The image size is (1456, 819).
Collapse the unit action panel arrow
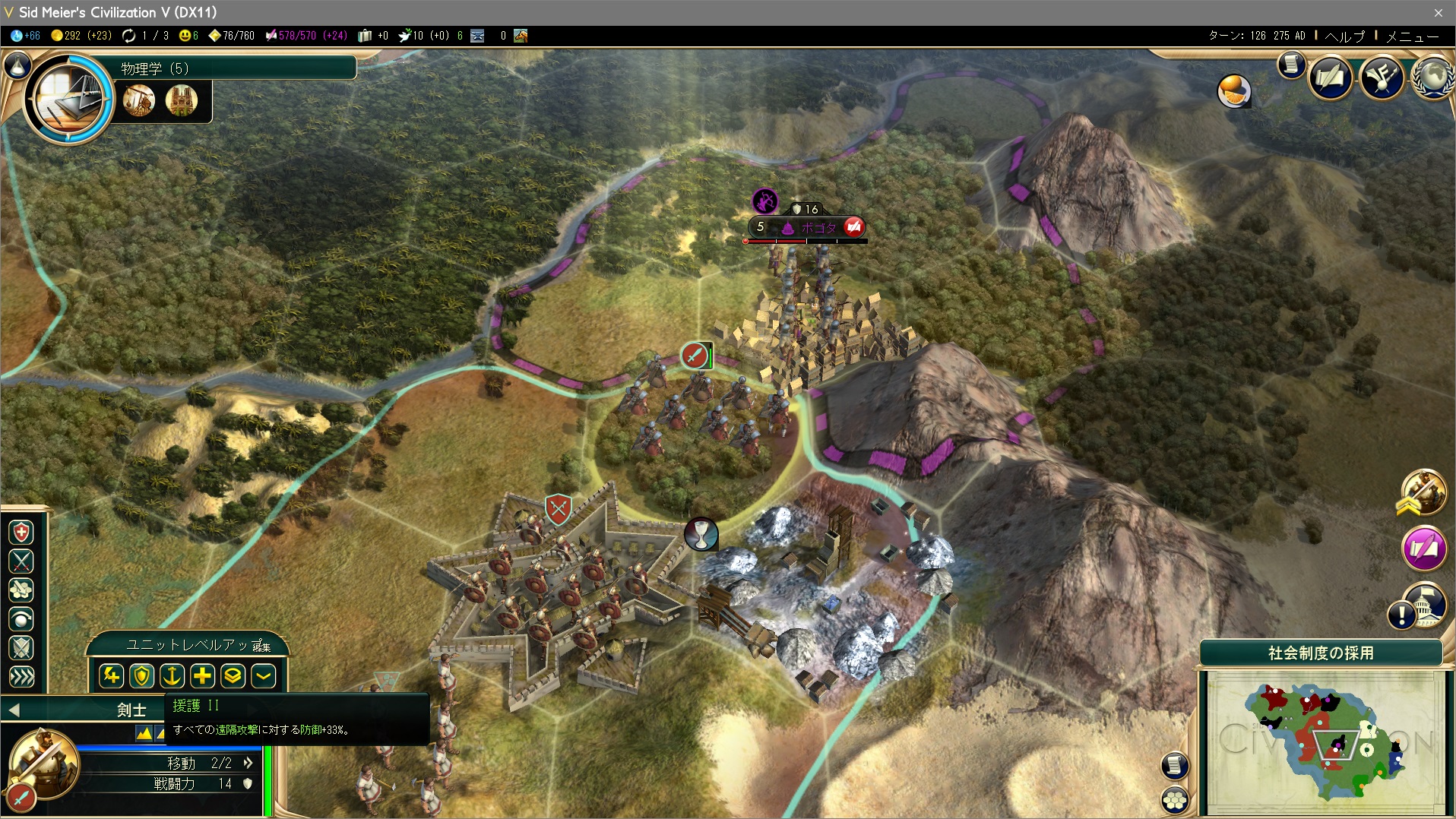pyautogui.click(x=263, y=675)
